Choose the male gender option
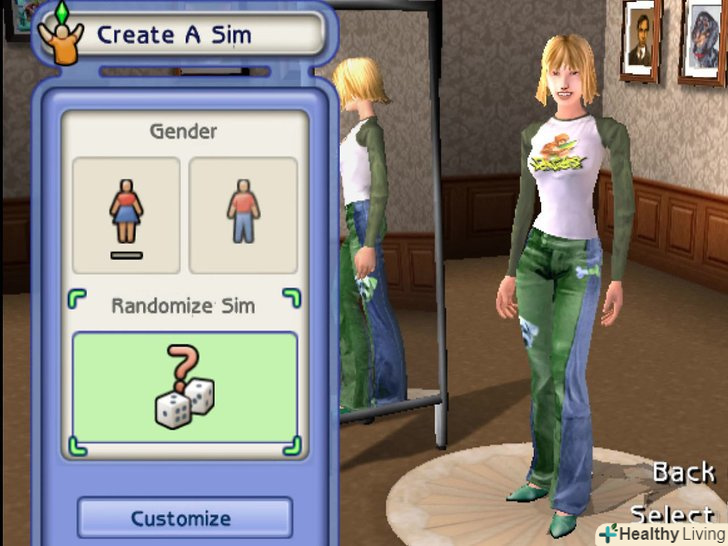 coord(243,214)
